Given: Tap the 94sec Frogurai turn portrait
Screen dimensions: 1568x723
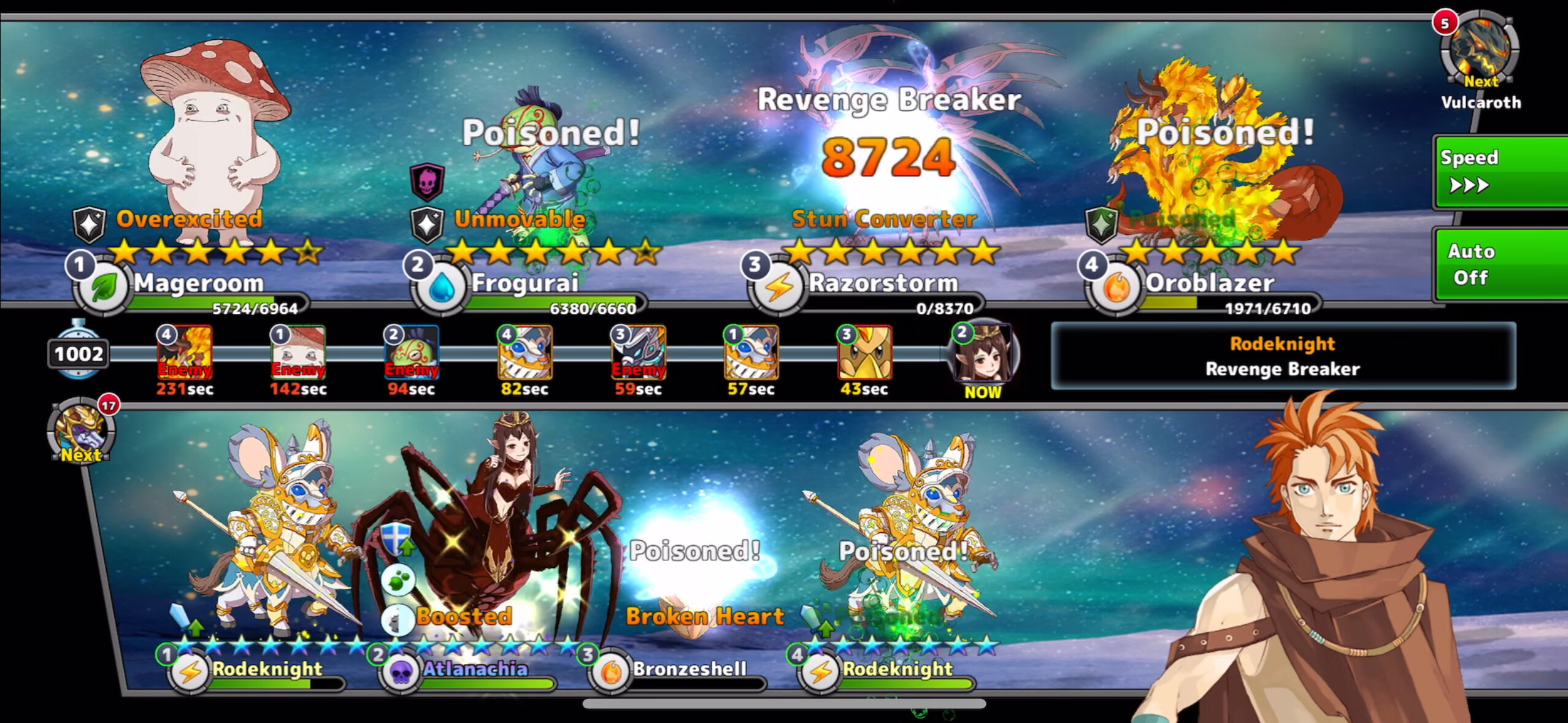Looking at the screenshot, I should (x=411, y=353).
